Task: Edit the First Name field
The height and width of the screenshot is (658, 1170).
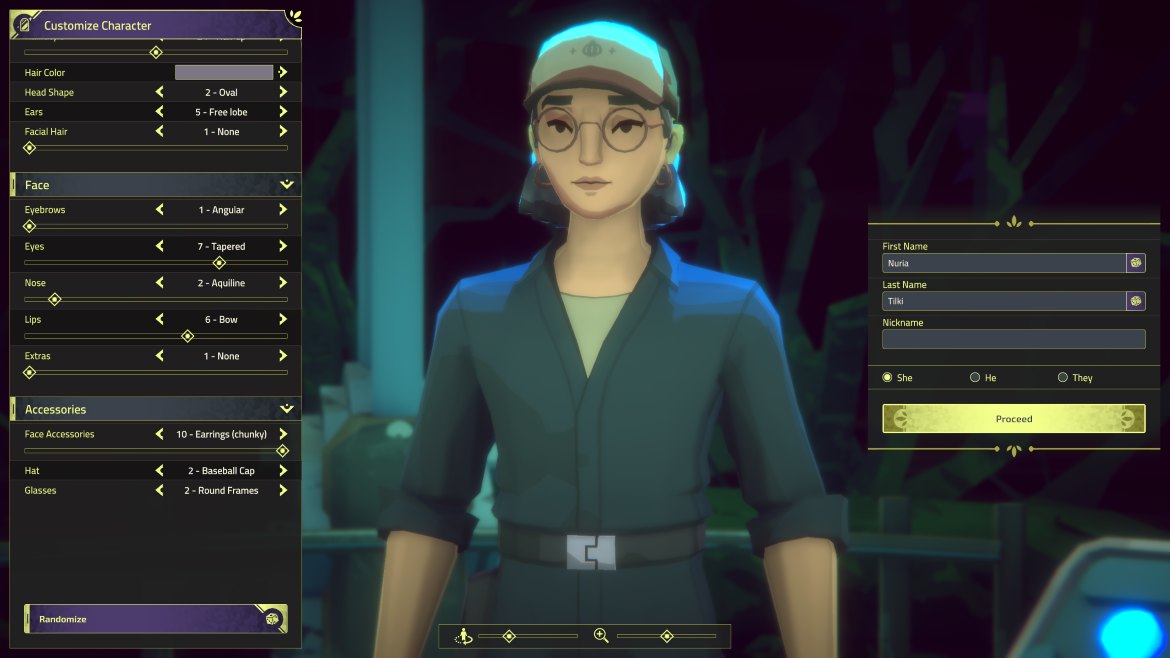Action: [x=1003, y=263]
